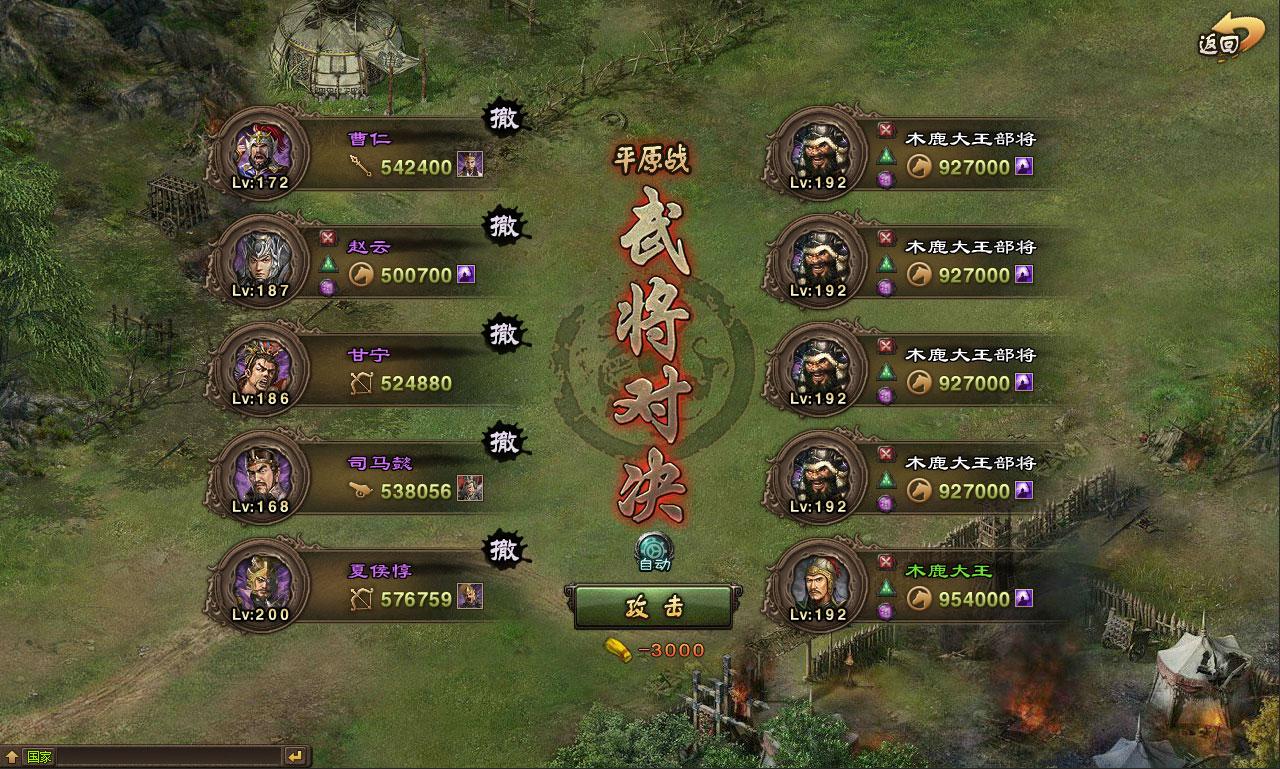Select general 赵云's portrait
Screen dimensions: 1280x769
point(260,261)
